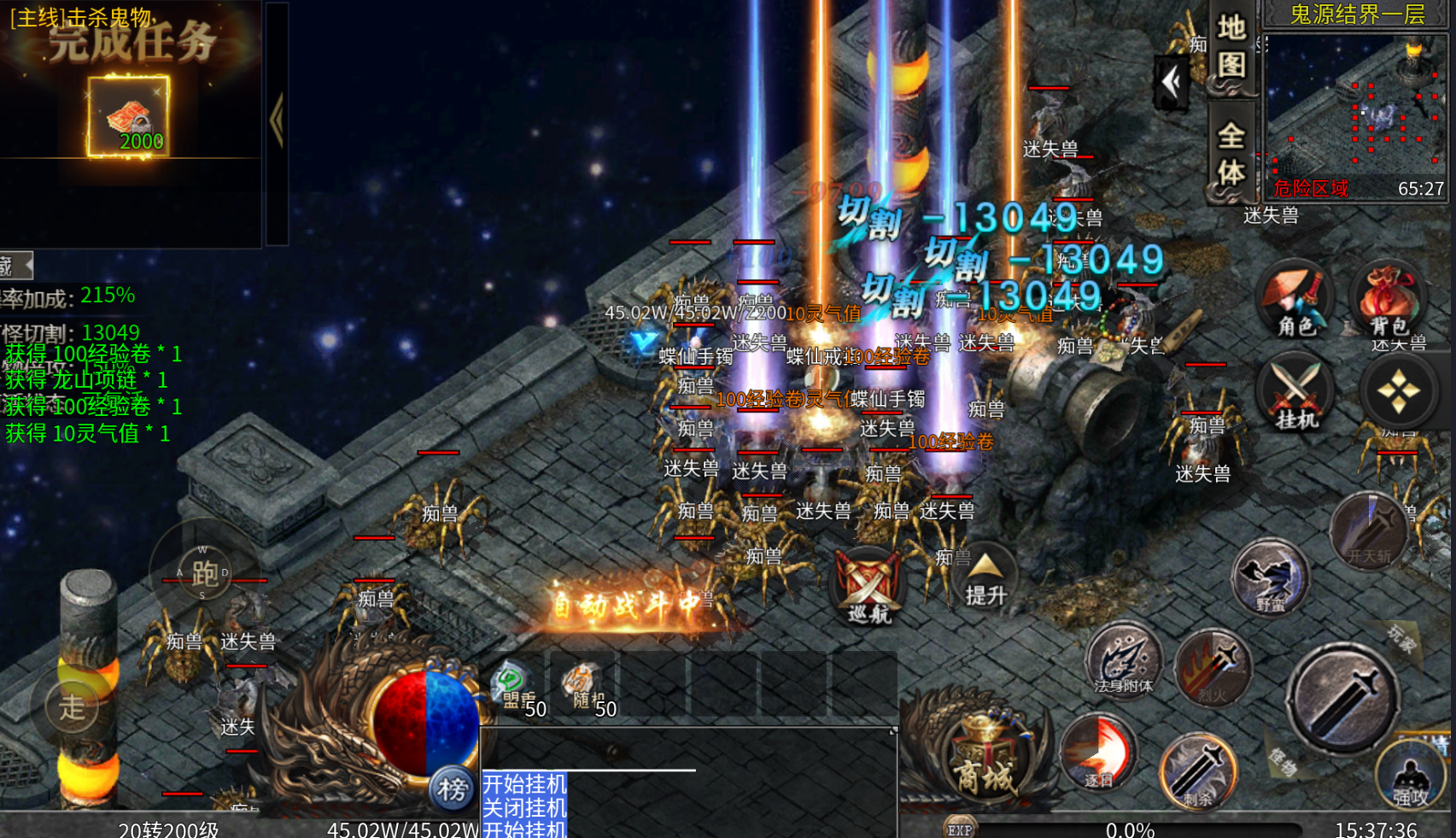Use the 野蛮 charge skill
The image size is (1456, 838).
click(1271, 578)
